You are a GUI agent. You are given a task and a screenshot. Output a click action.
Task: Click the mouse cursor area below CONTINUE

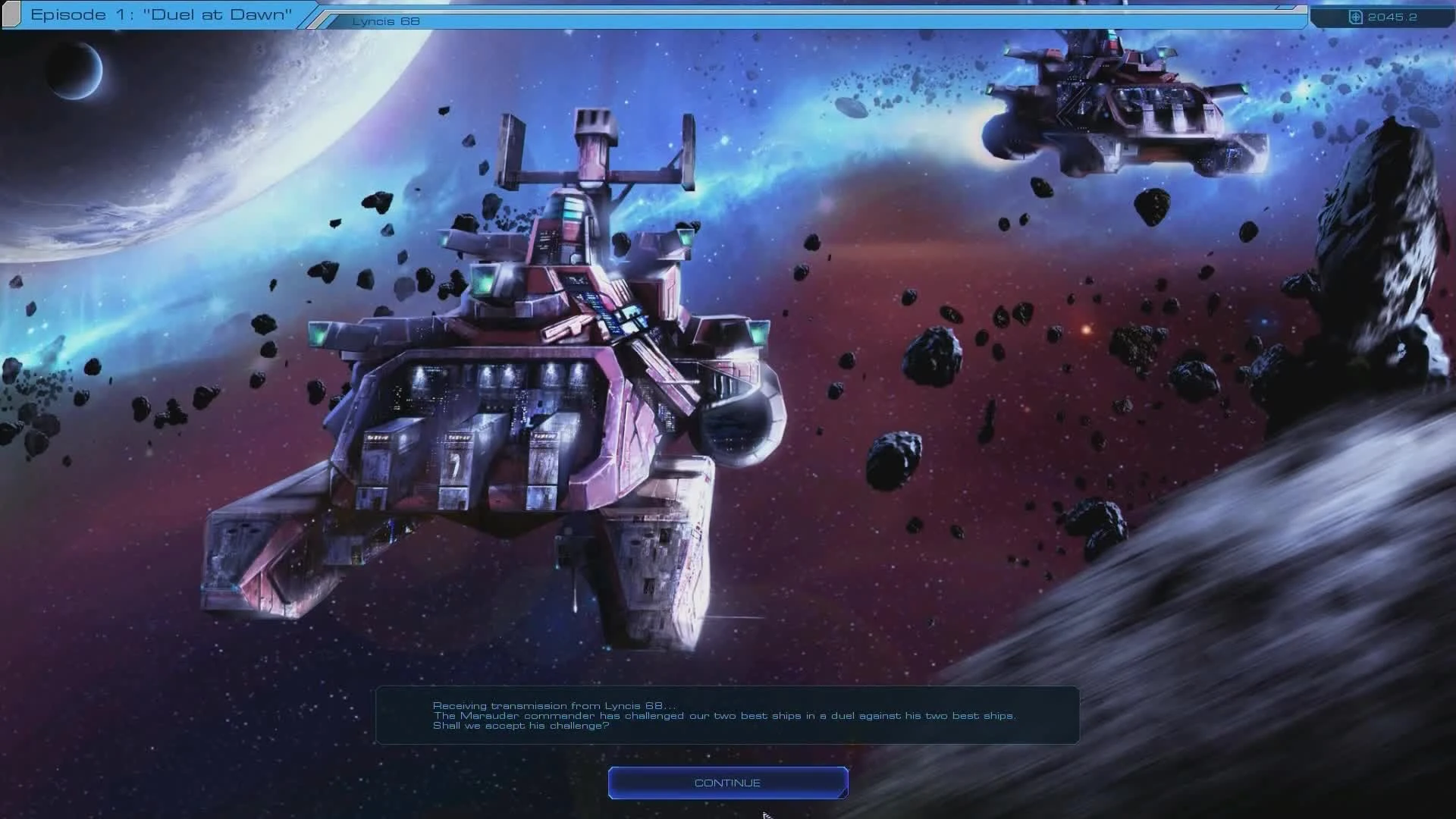766,813
